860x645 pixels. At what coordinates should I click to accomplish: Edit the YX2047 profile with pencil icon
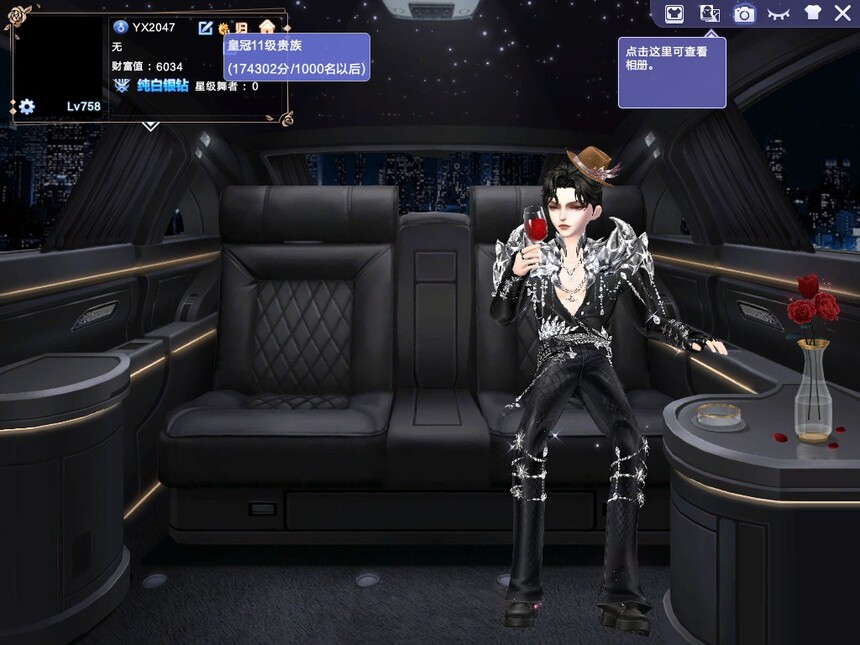click(x=206, y=28)
